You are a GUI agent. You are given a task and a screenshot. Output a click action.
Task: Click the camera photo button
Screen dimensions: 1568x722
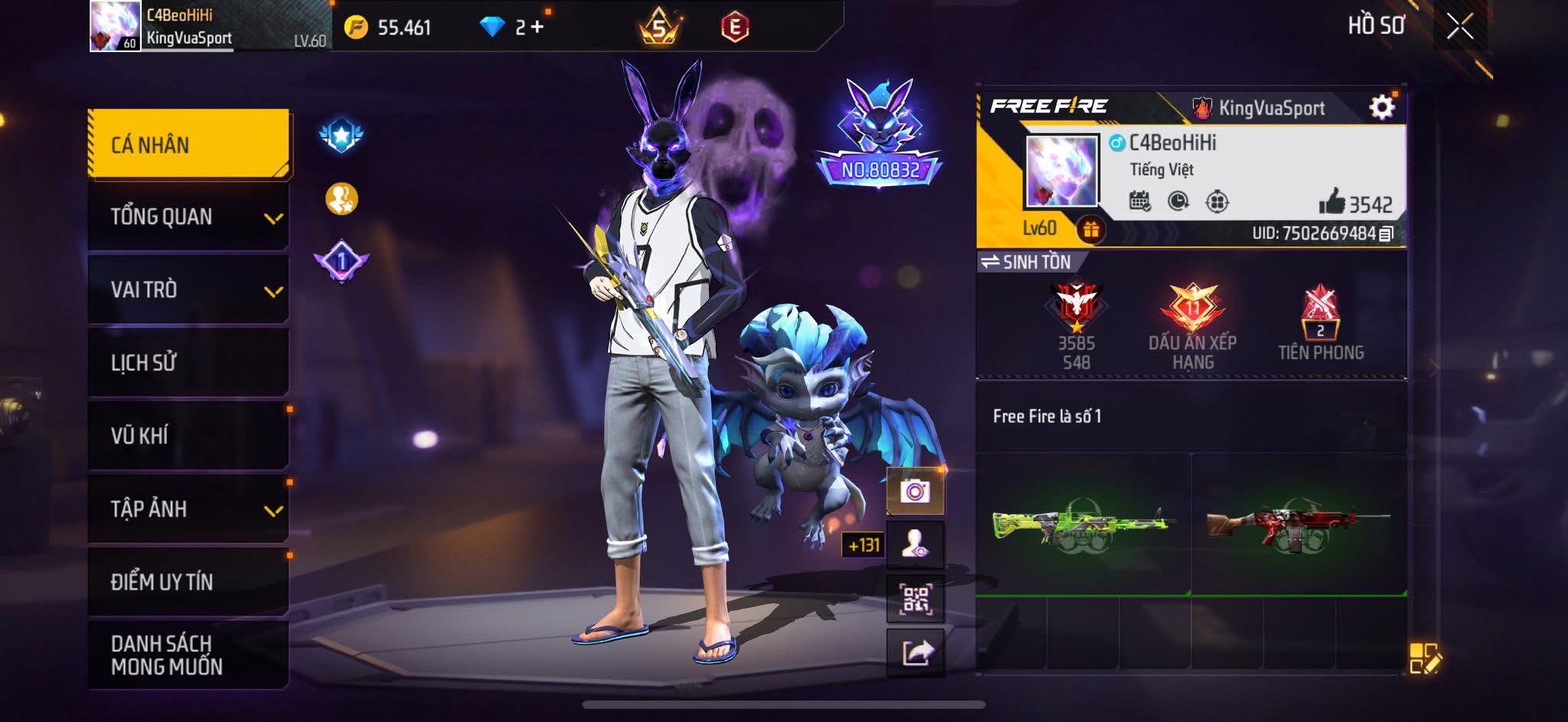(915, 491)
